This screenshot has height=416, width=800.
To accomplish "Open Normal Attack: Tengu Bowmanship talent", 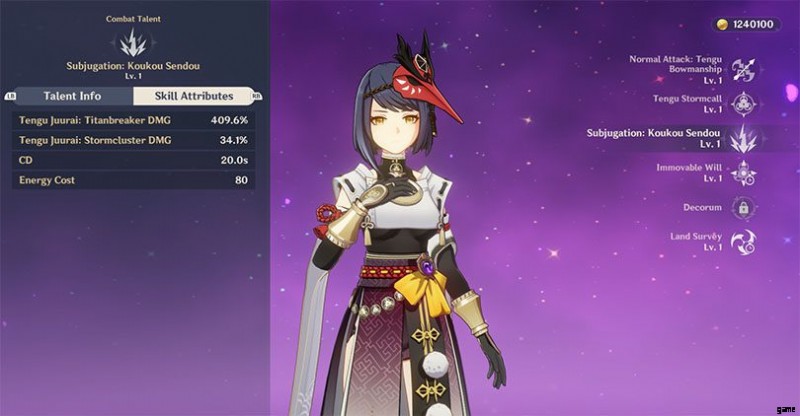I will point(743,70).
